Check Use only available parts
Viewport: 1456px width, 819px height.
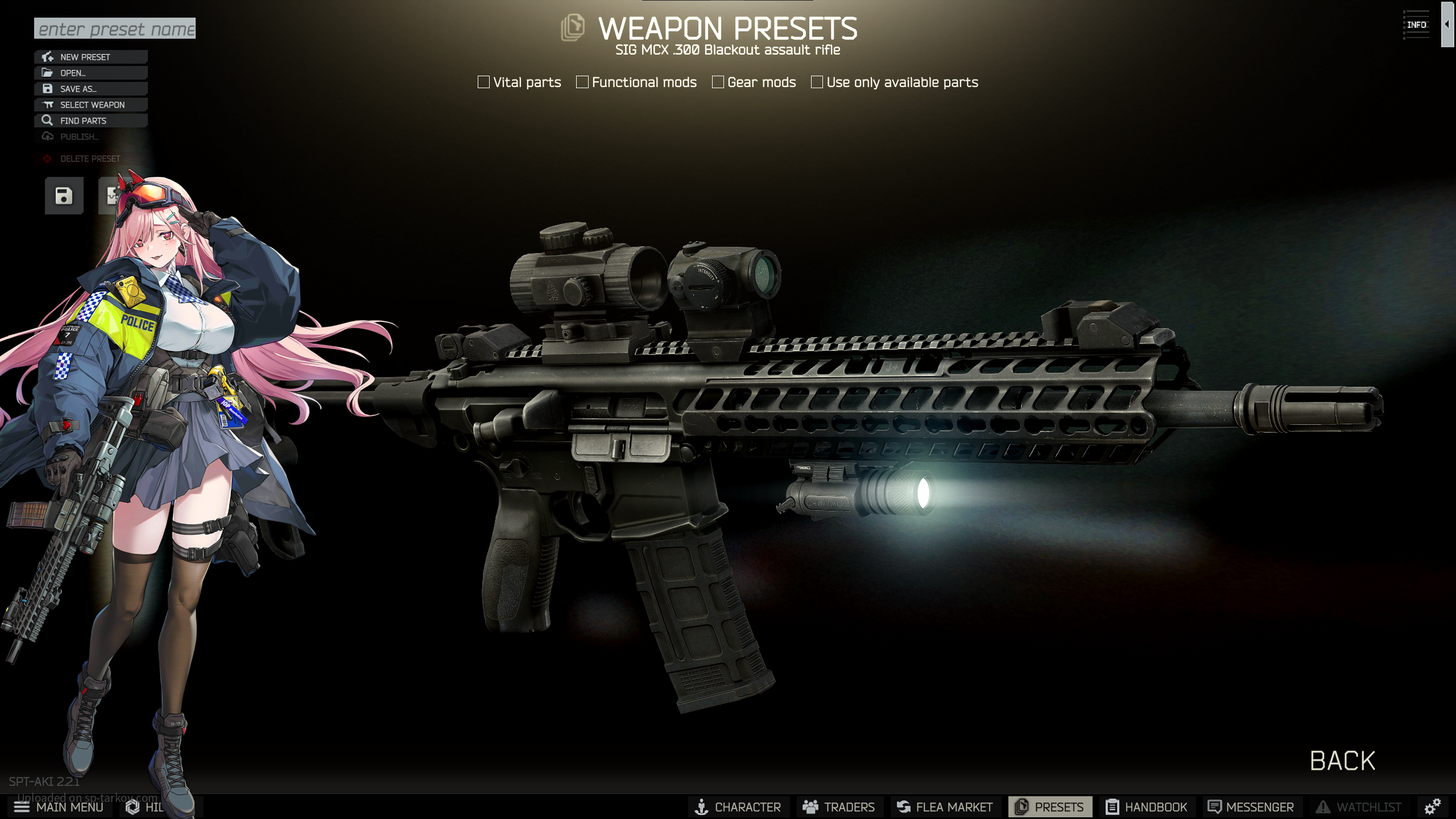817,82
